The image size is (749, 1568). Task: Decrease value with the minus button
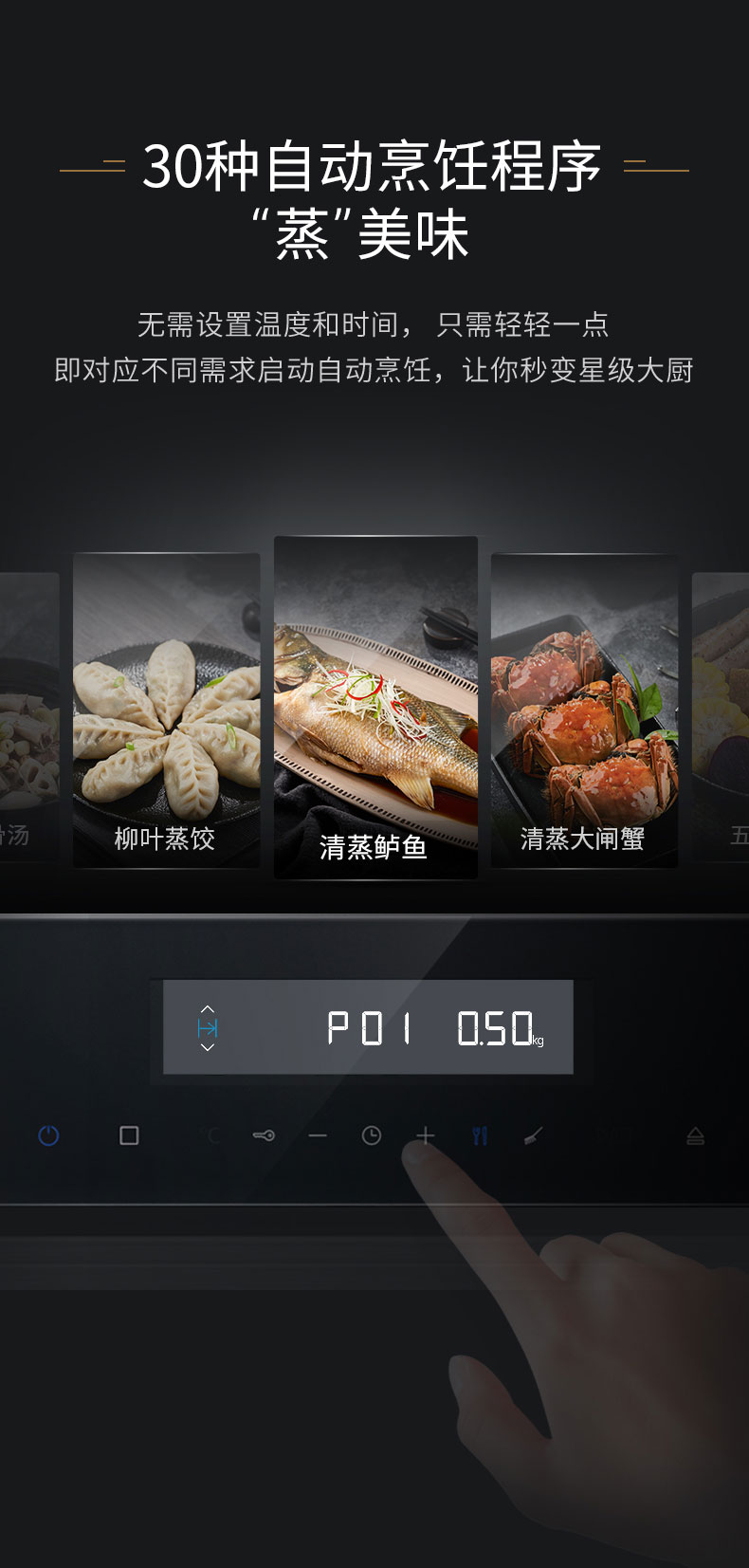click(318, 1135)
